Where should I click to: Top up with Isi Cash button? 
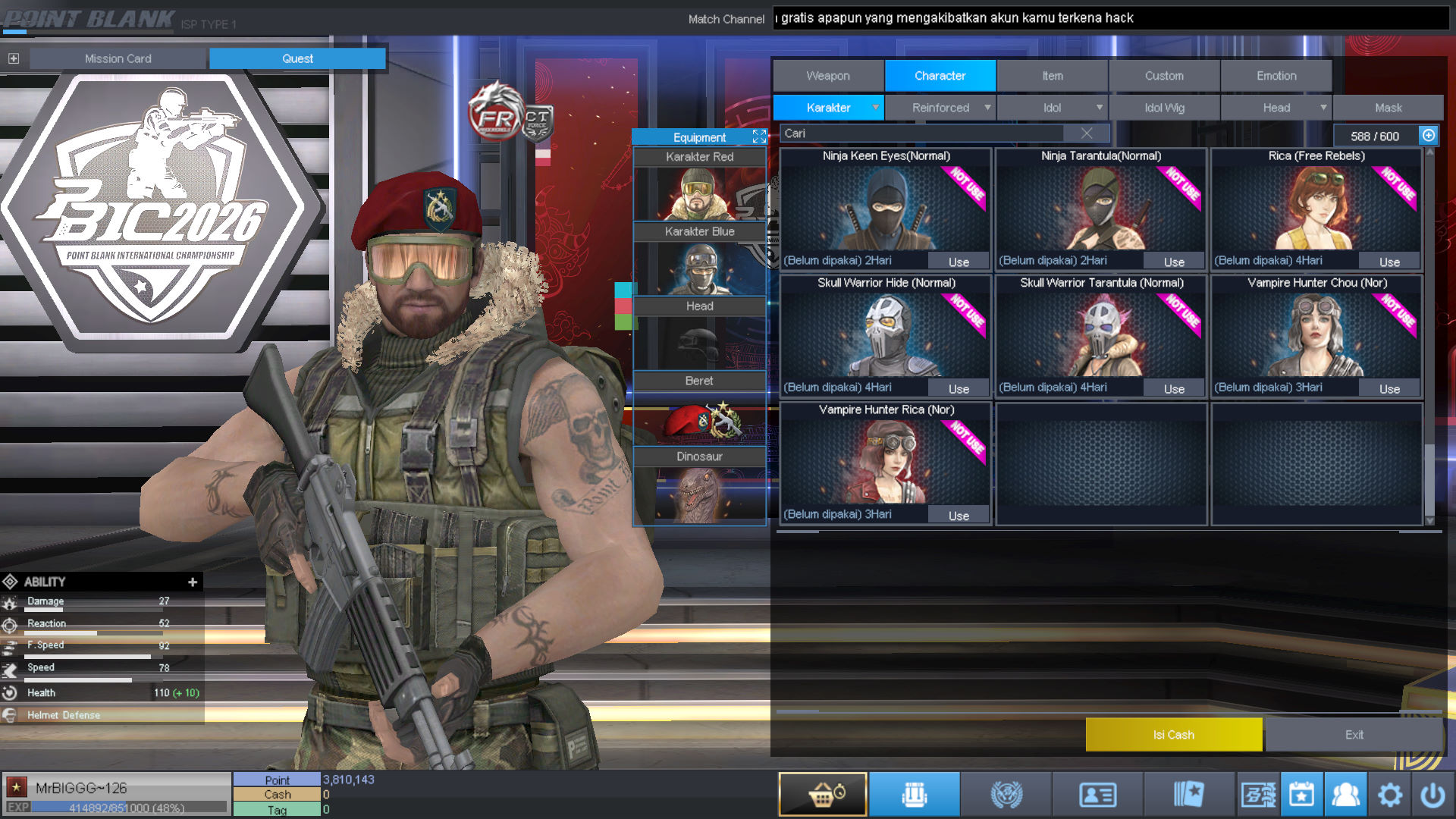(1173, 735)
